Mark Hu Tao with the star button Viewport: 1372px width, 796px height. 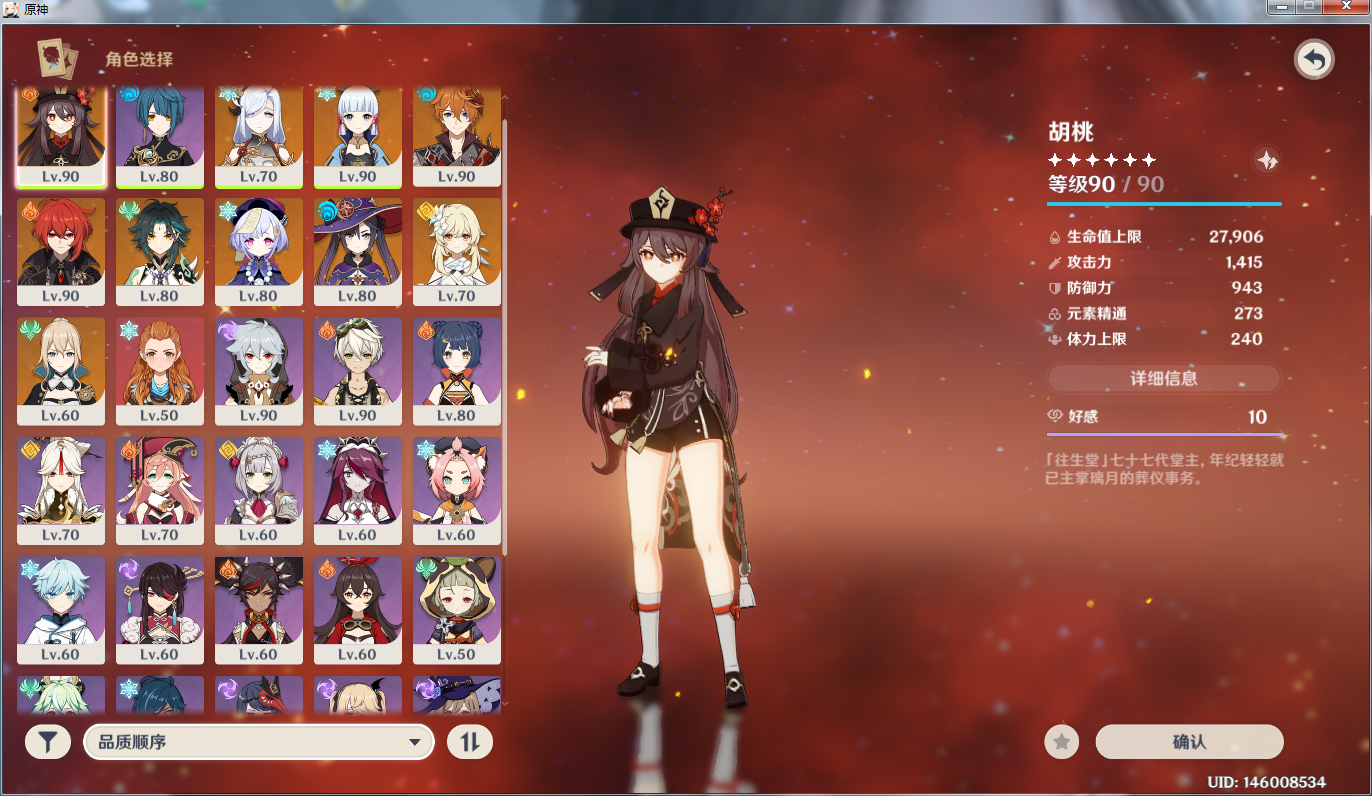pyautogui.click(x=1061, y=742)
